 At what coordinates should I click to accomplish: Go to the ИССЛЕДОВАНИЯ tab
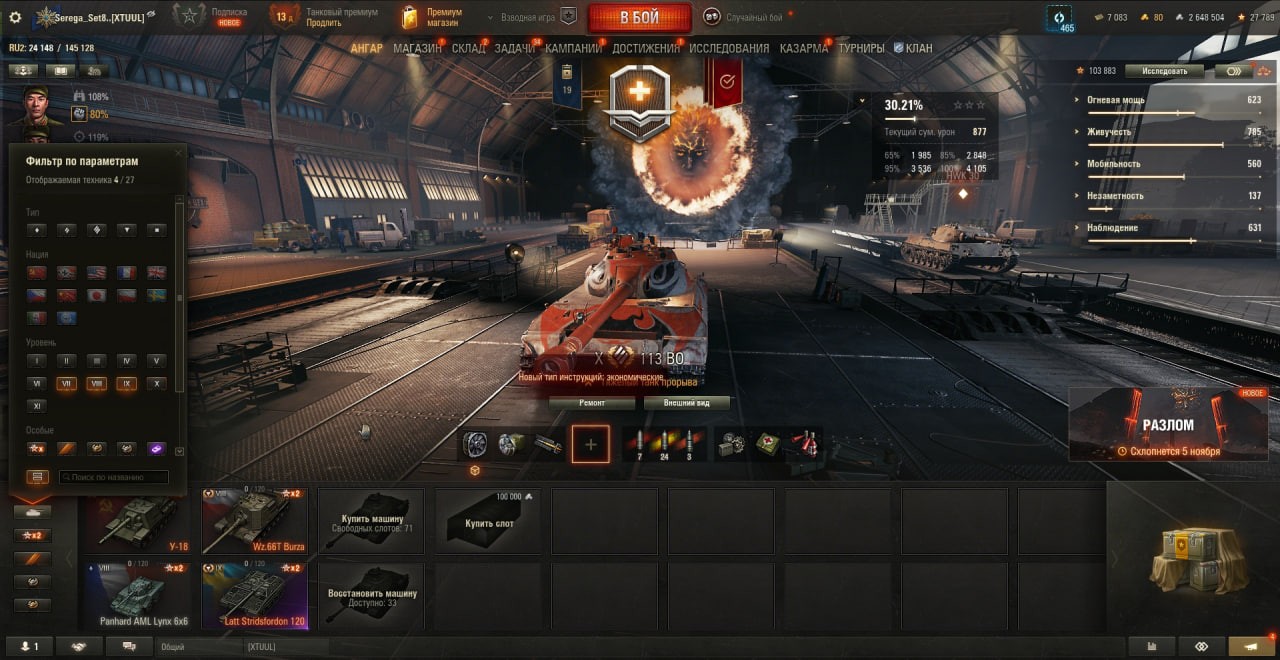pyautogui.click(x=729, y=48)
